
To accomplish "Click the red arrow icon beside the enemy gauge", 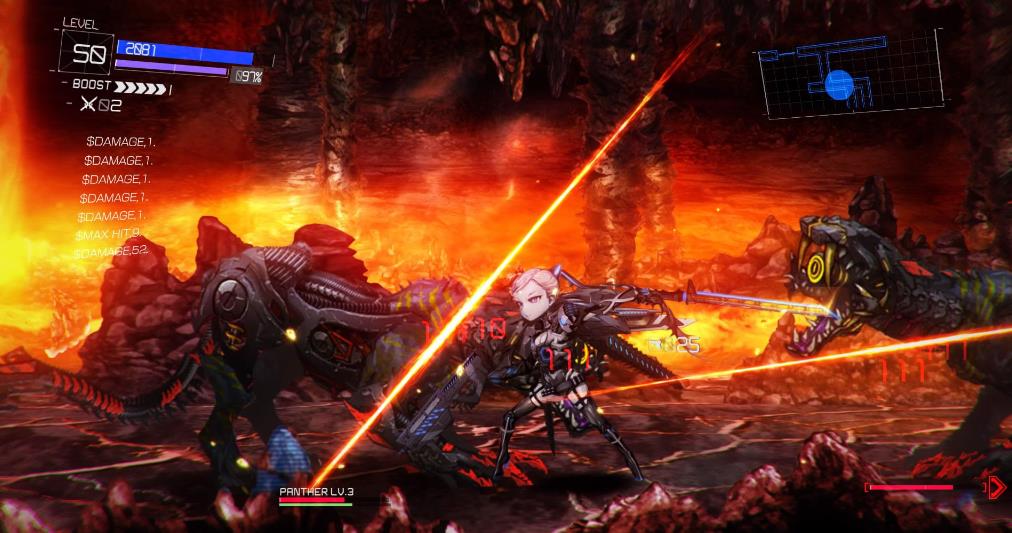I will tap(996, 487).
